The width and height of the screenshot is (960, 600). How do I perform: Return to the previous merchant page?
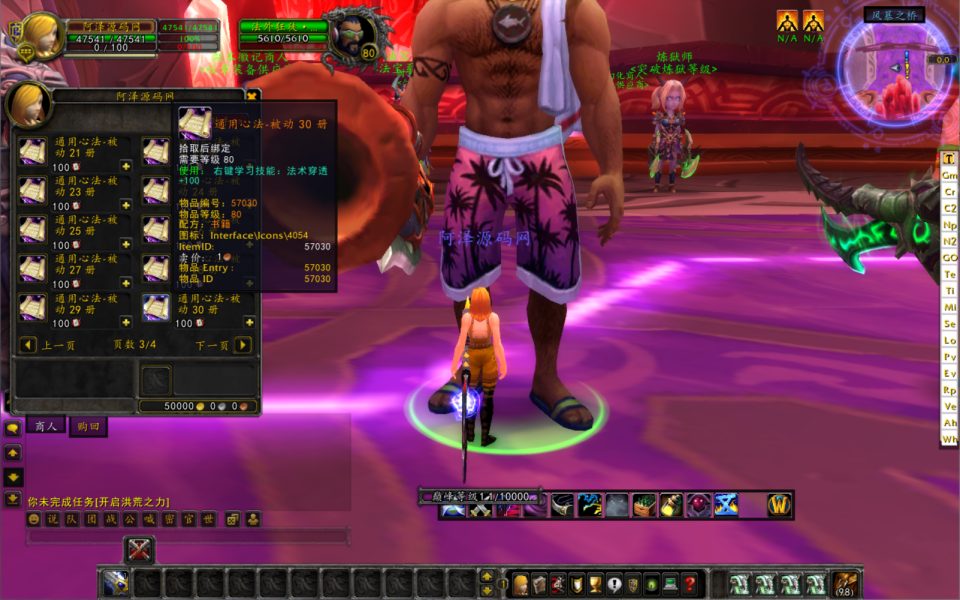[x=28, y=345]
